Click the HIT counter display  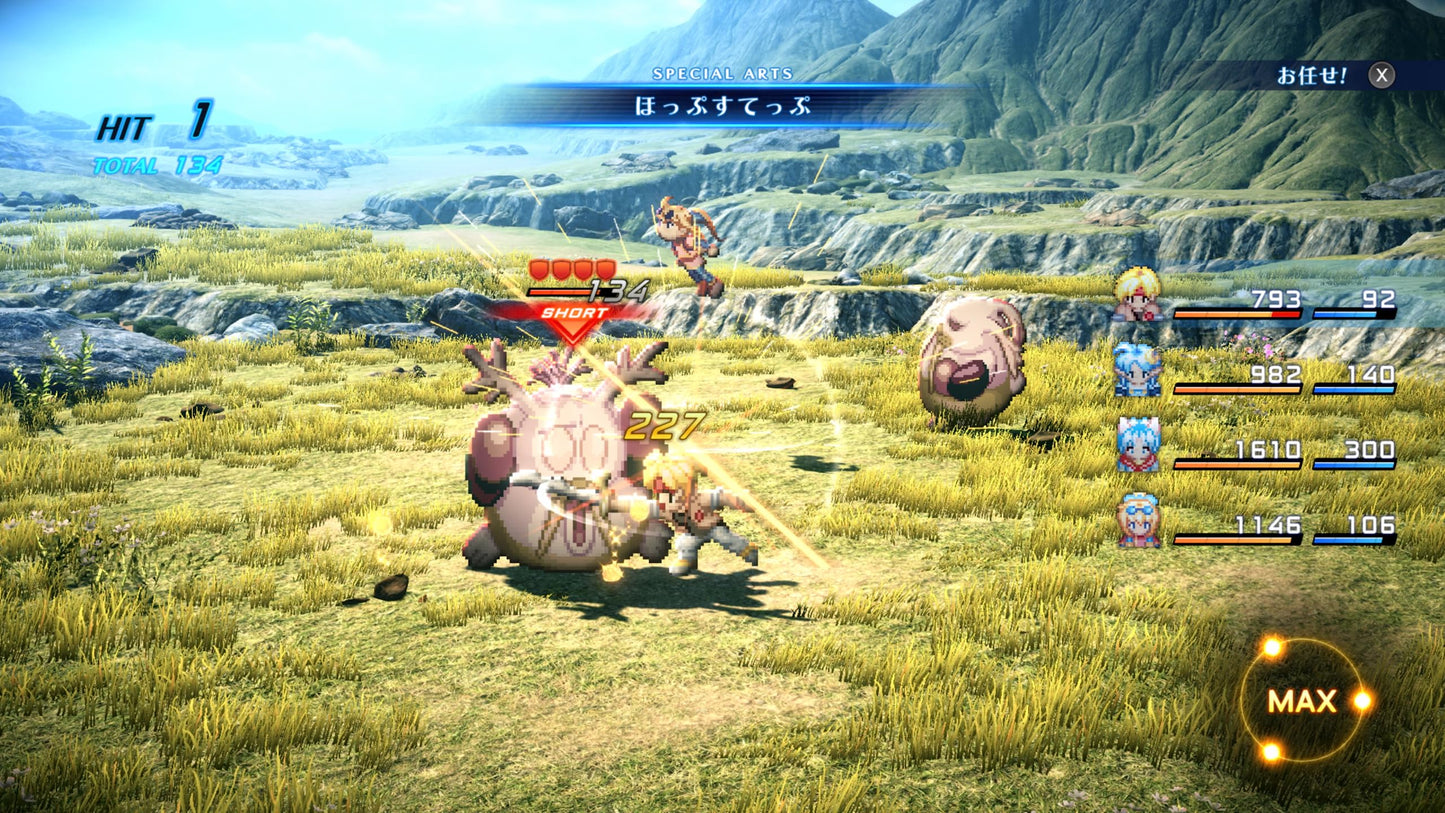pos(151,126)
